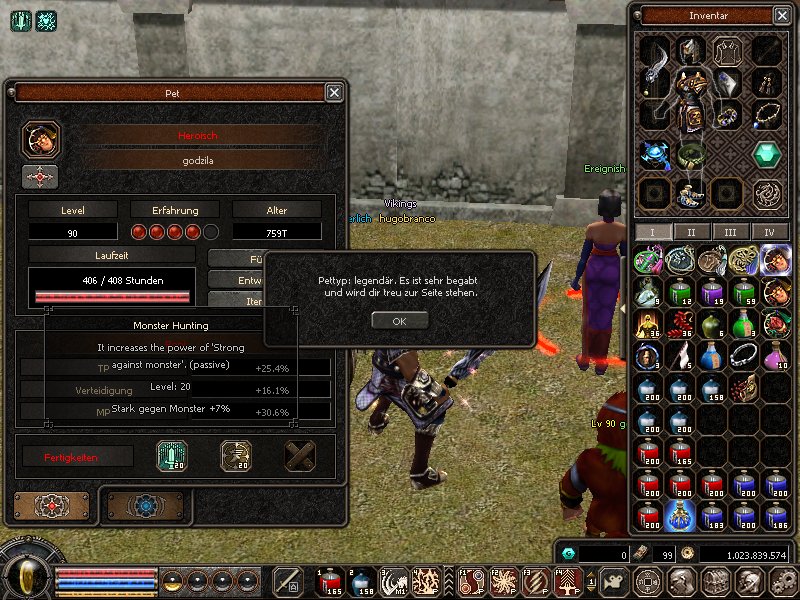Select the green potion stack of 59
800x600 pixels.
click(x=744, y=293)
